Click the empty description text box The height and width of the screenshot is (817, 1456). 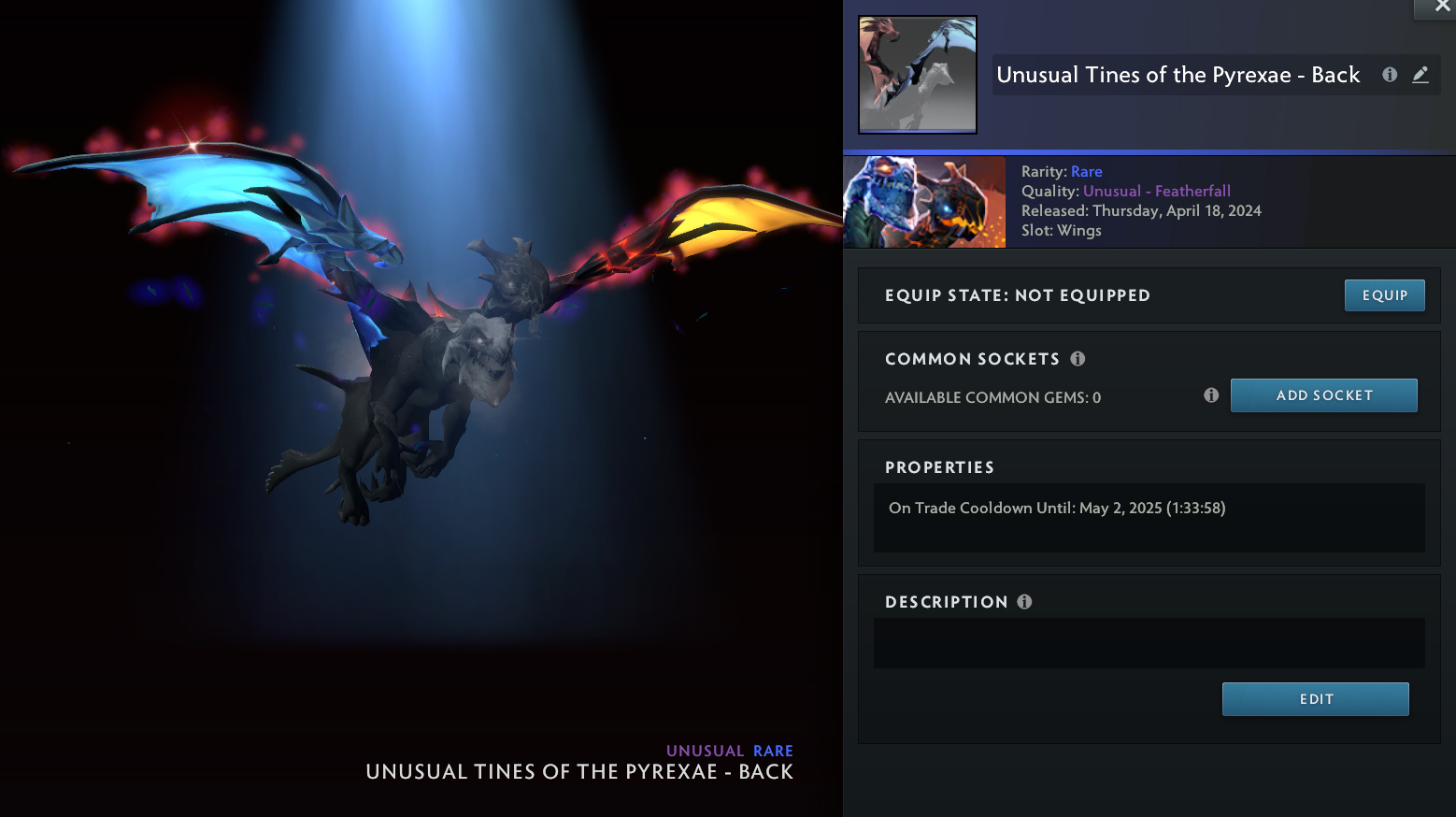click(1149, 643)
